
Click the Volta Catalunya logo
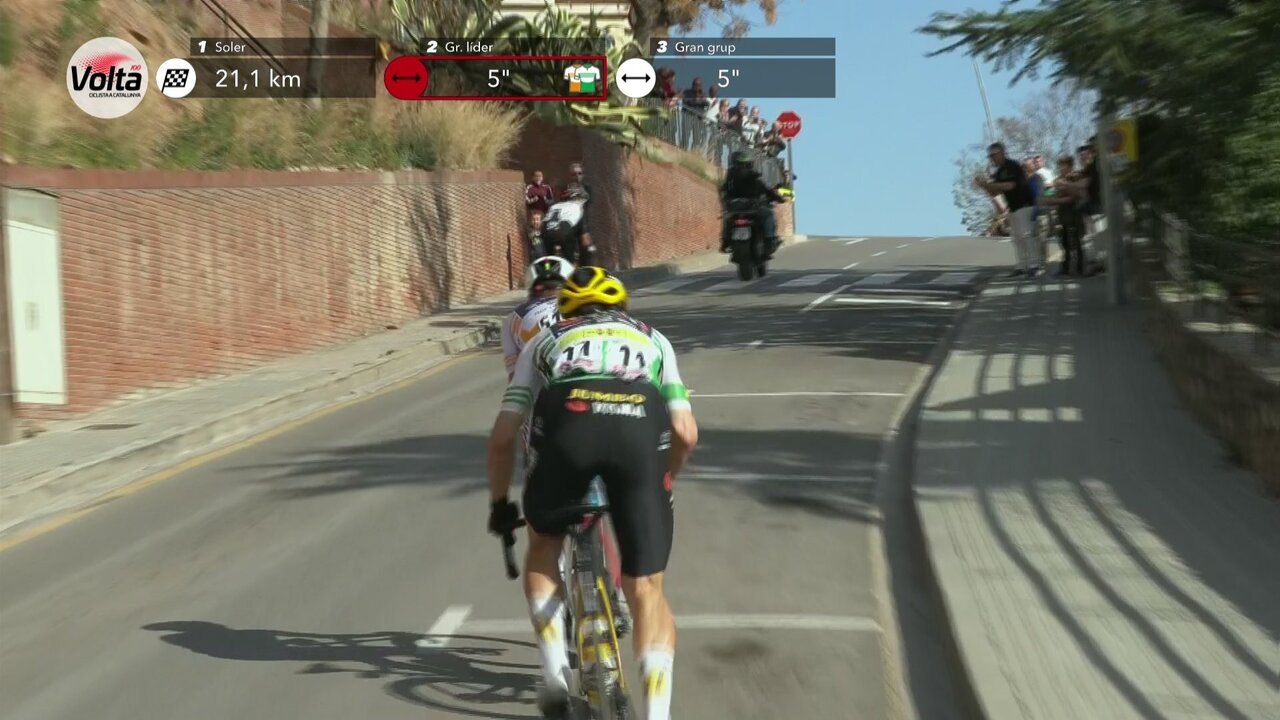tap(107, 78)
